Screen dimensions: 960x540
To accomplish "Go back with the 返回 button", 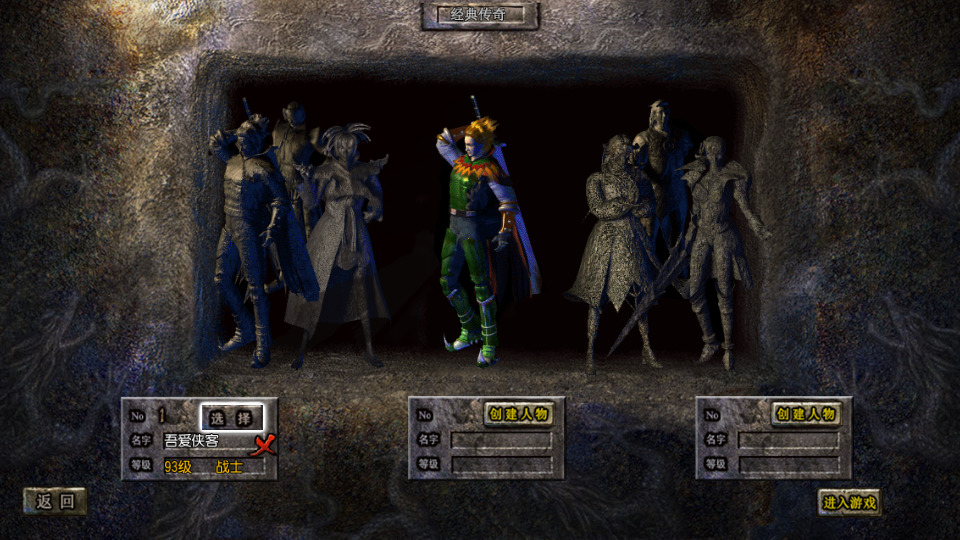I will [55, 502].
